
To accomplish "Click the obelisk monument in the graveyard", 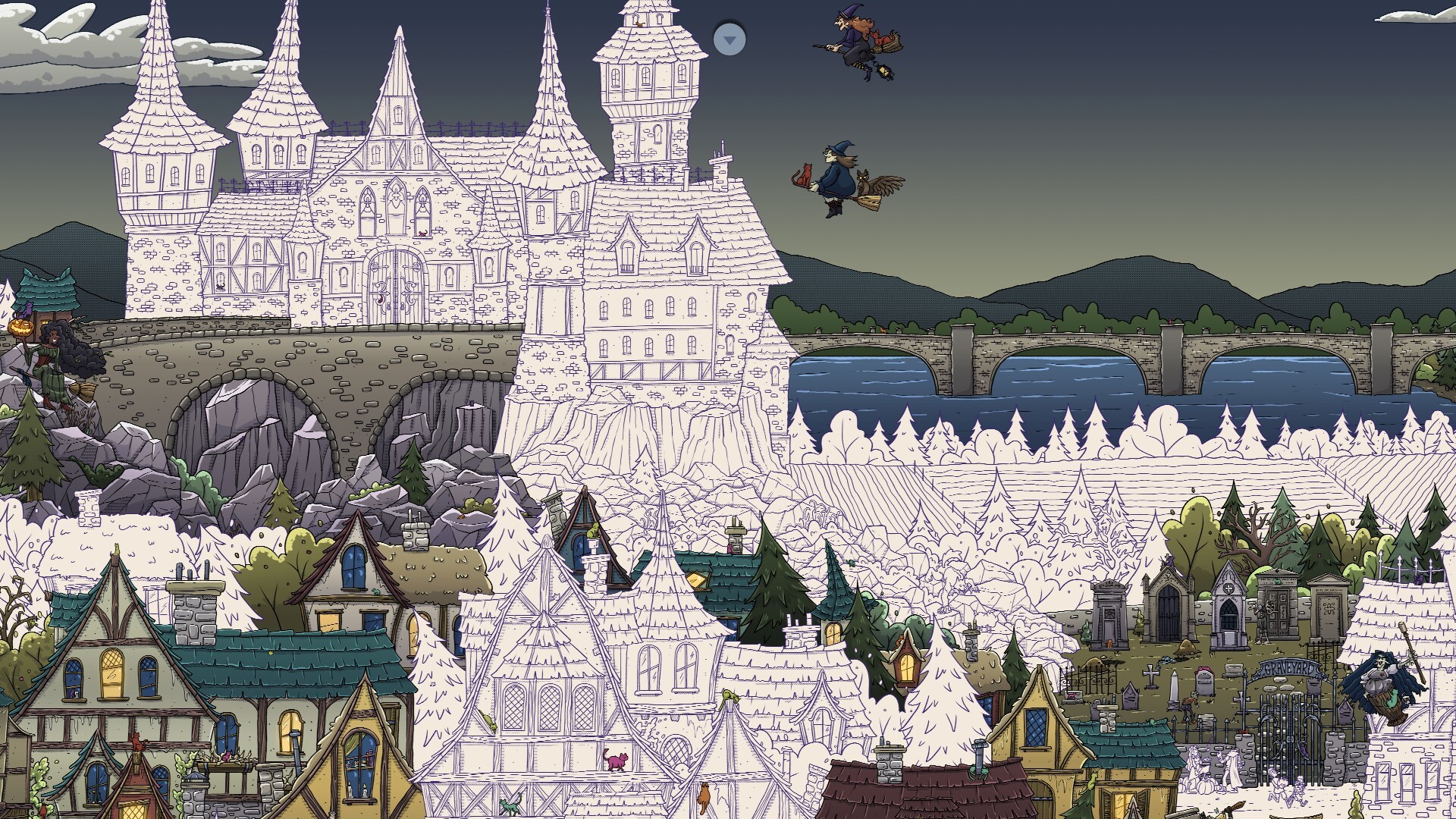I will coord(1173,689).
